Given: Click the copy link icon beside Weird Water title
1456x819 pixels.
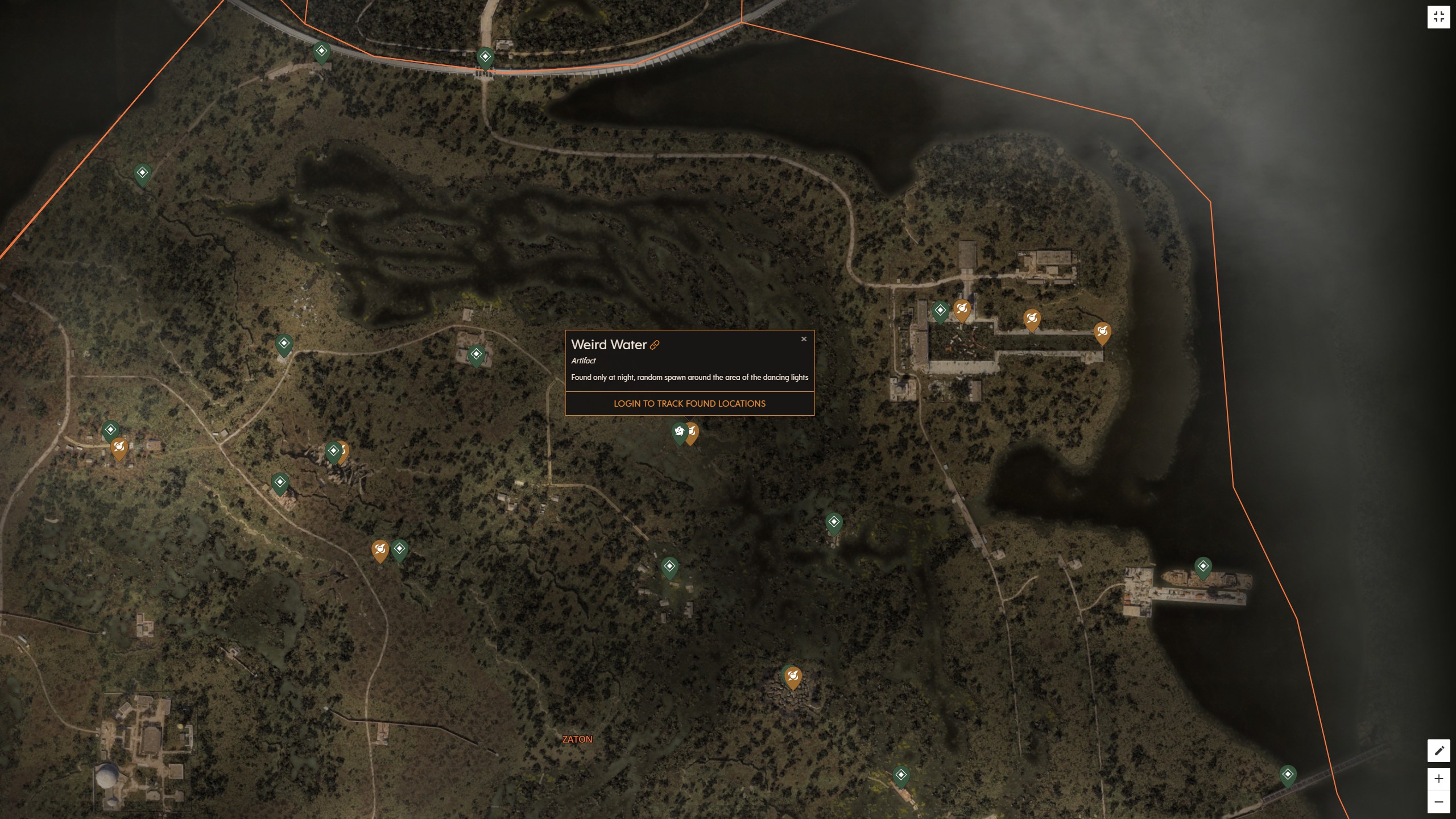Looking at the screenshot, I should pyautogui.click(x=656, y=345).
